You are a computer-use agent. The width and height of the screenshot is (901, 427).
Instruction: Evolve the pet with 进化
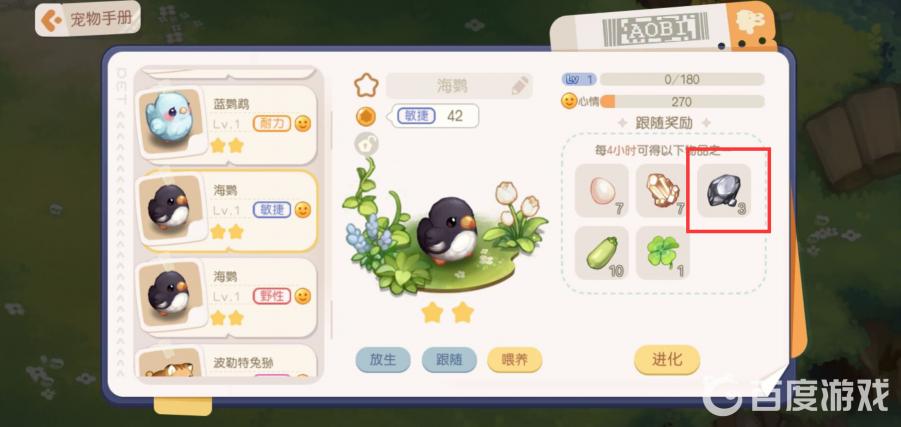click(x=666, y=360)
